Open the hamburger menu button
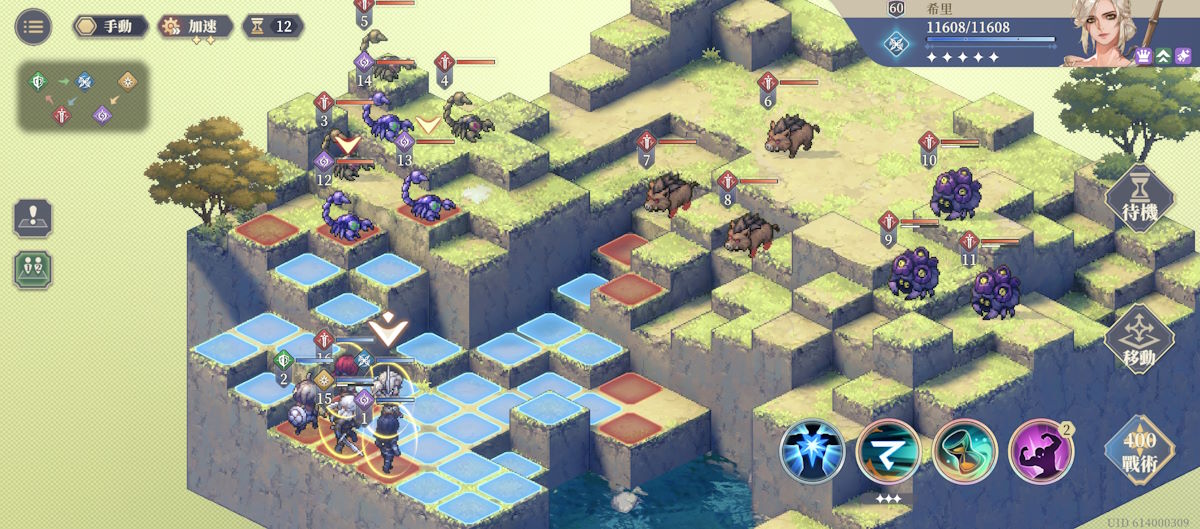The image size is (1200, 529). [x=33, y=27]
